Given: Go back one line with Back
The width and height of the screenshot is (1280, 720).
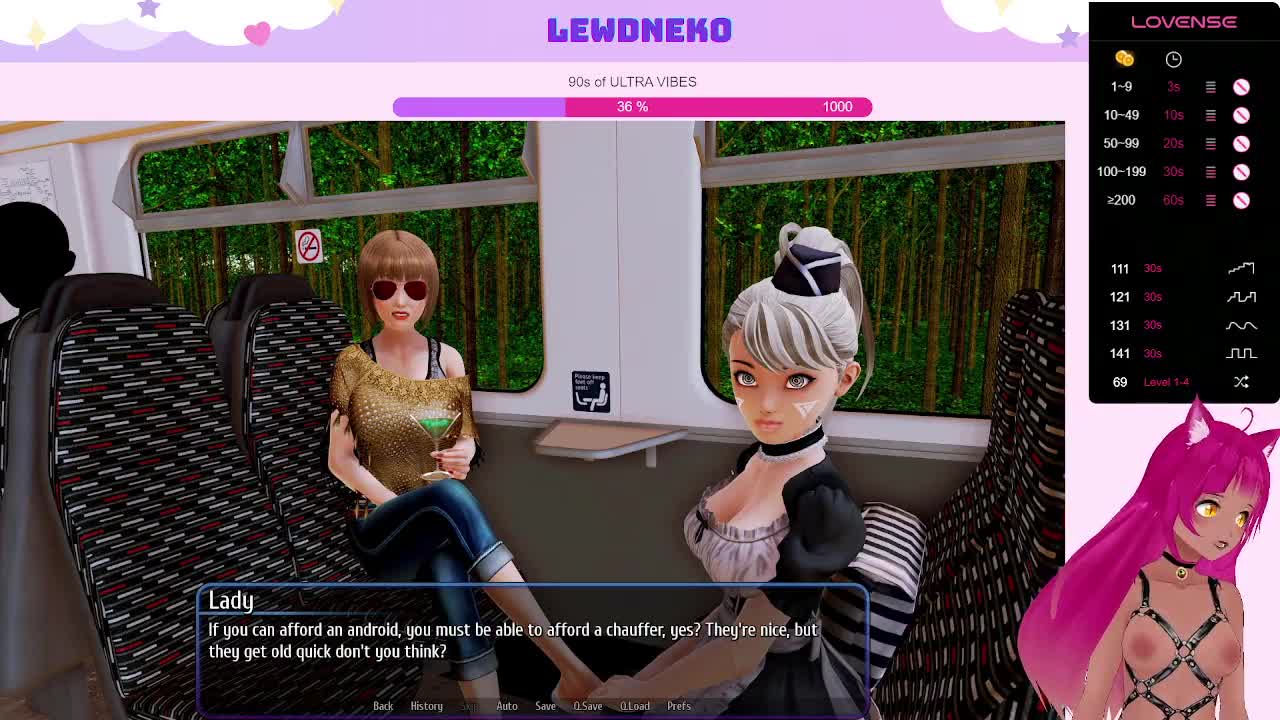Looking at the screenshot, I should pyautogui.click(x=383, y=706).
